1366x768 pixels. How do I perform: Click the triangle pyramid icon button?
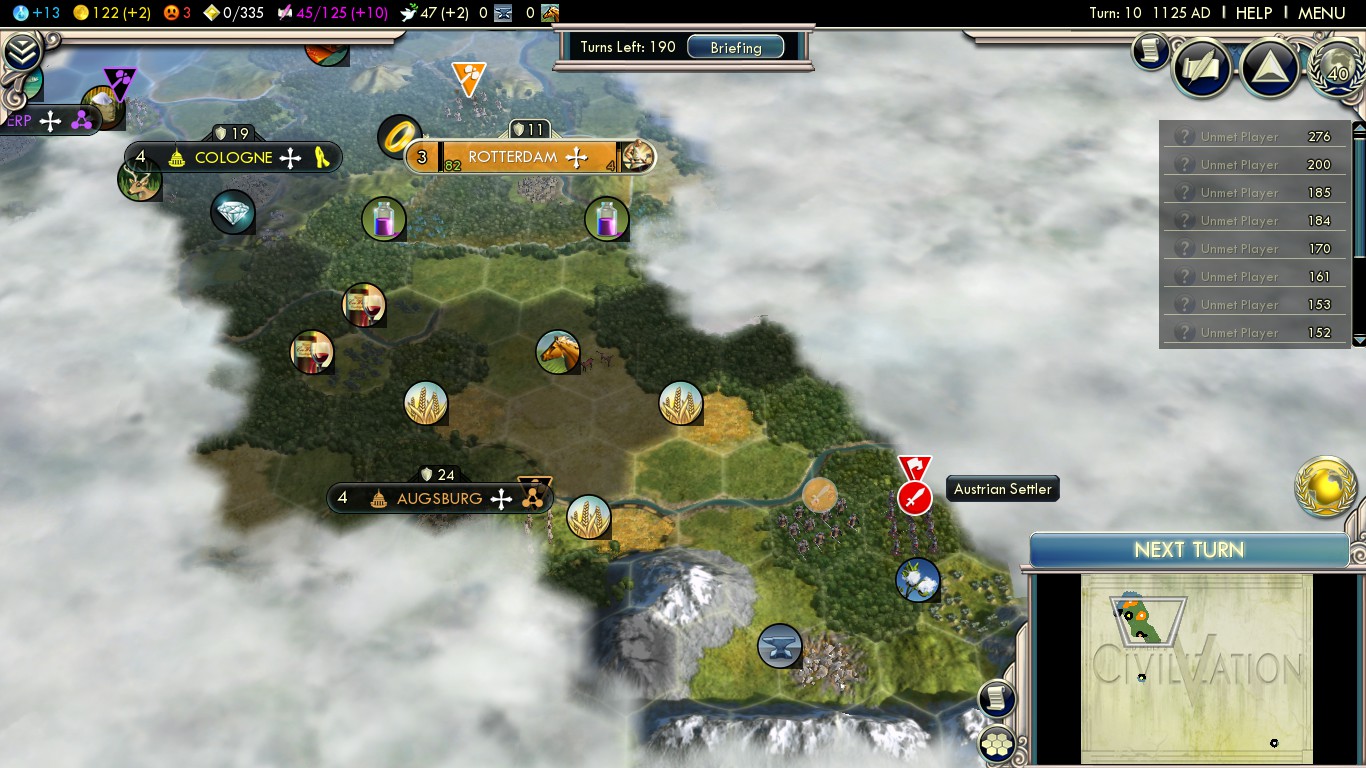[1269, 68]
